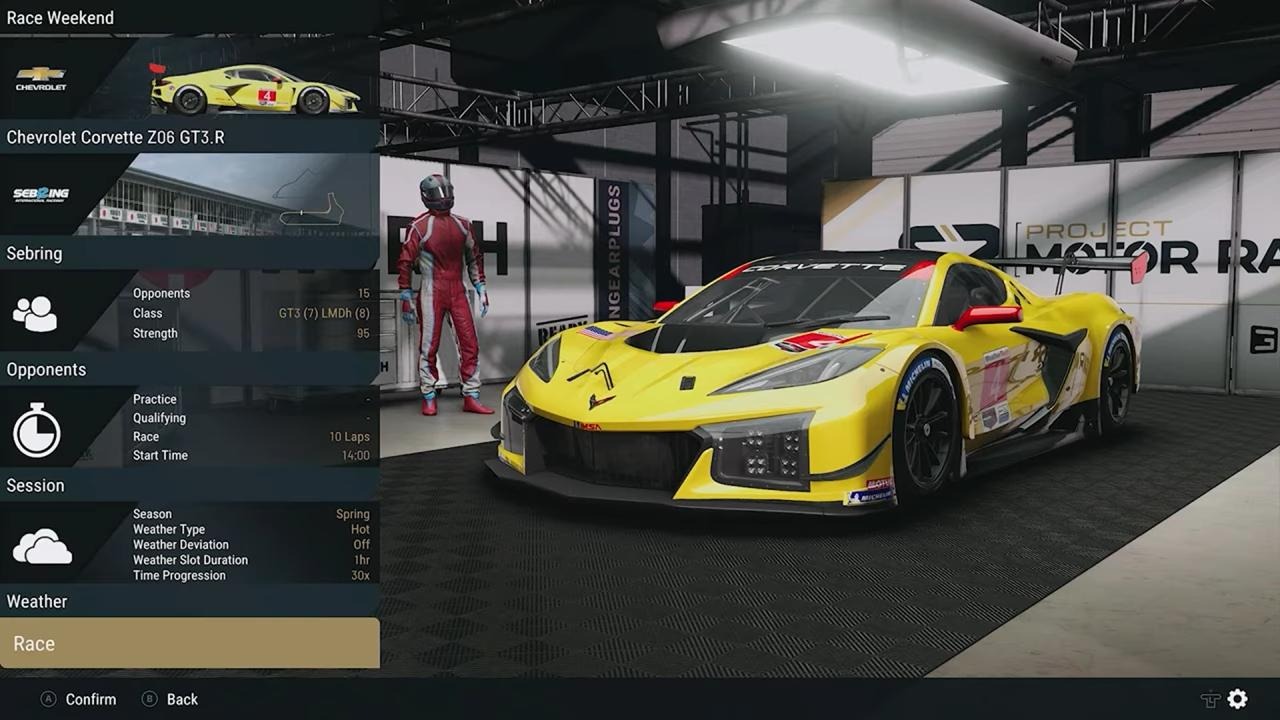Click the Confirm option in footer
This screenshot has height=720, width=1280.
[x=90, y=699]
